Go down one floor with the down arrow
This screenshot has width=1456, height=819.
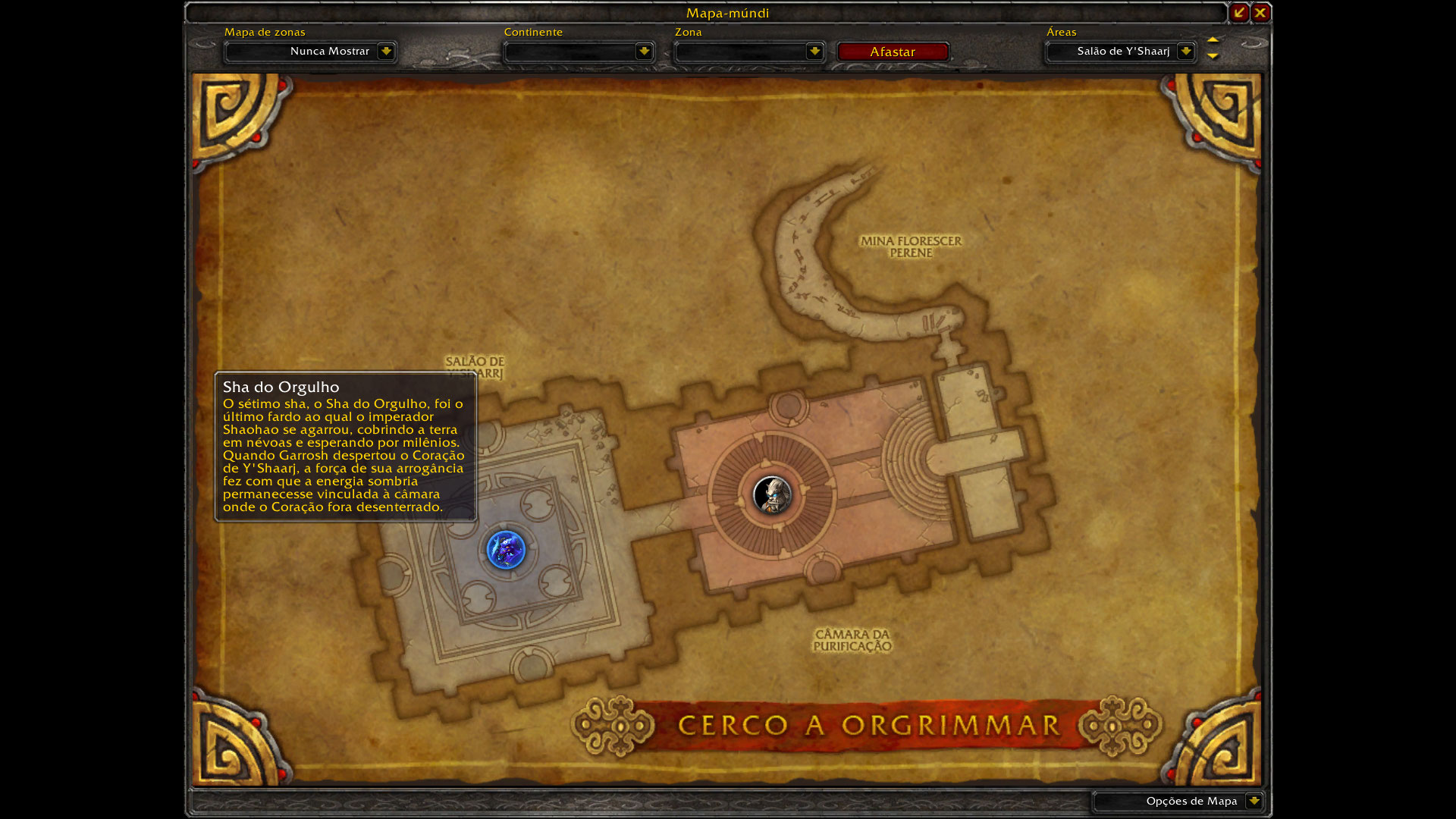pos(1213,56)
